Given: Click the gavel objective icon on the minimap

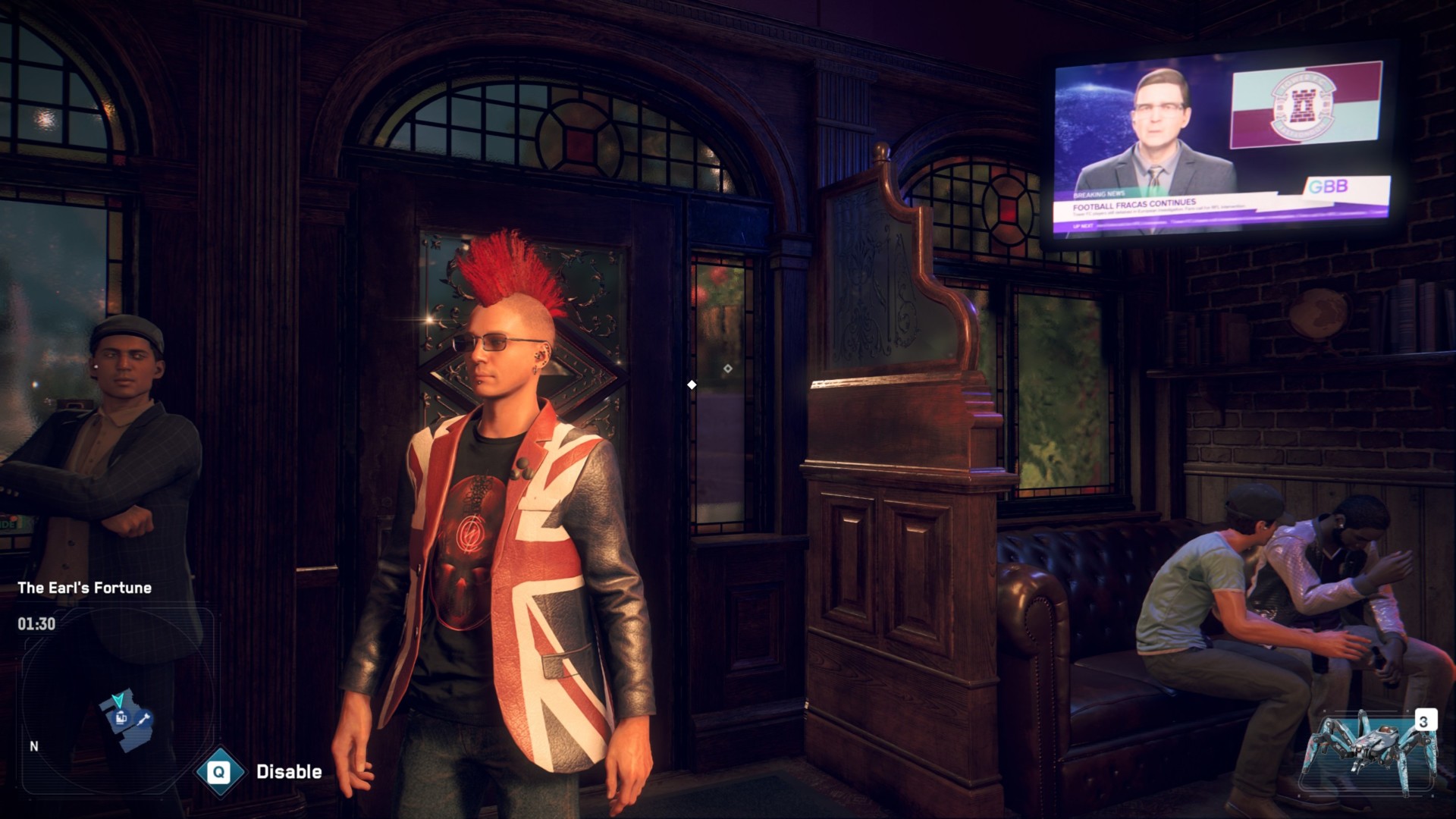Looking at the screenshot, I should [x=143, y=720].
